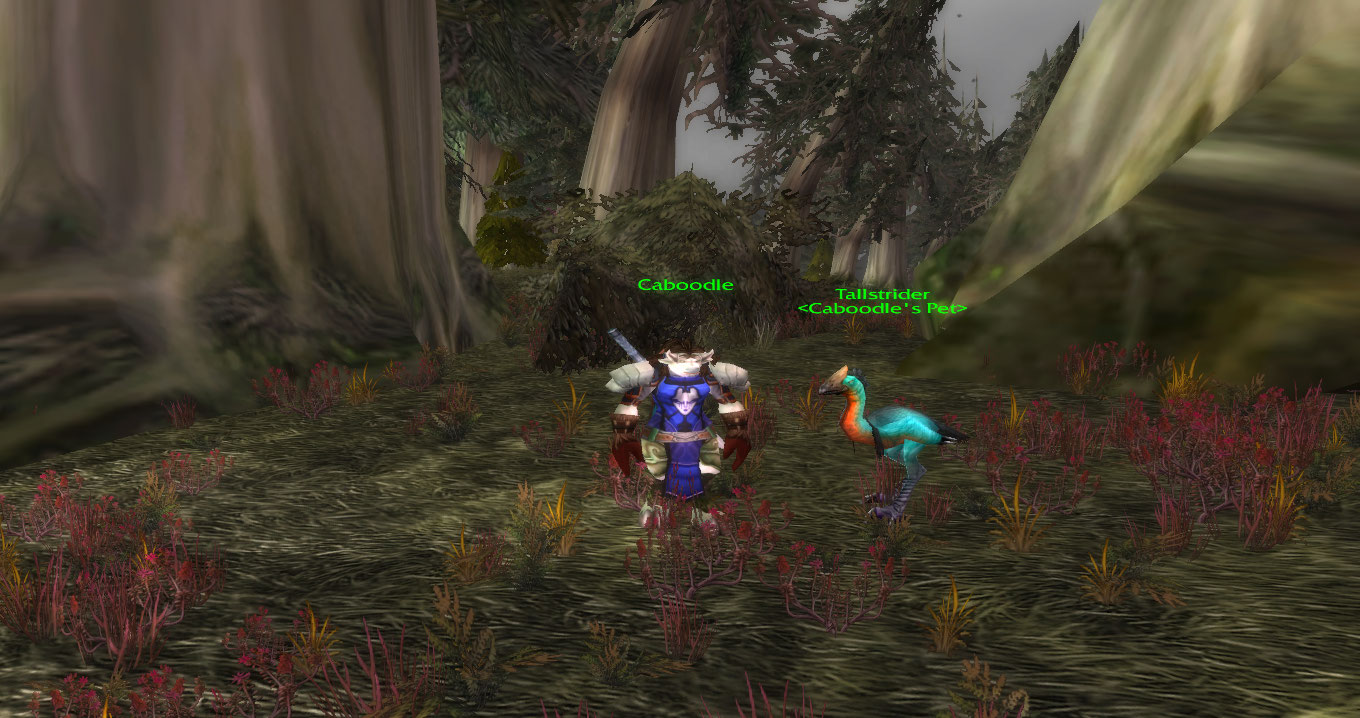Select the Caboodle player name label

click(685, 285)
